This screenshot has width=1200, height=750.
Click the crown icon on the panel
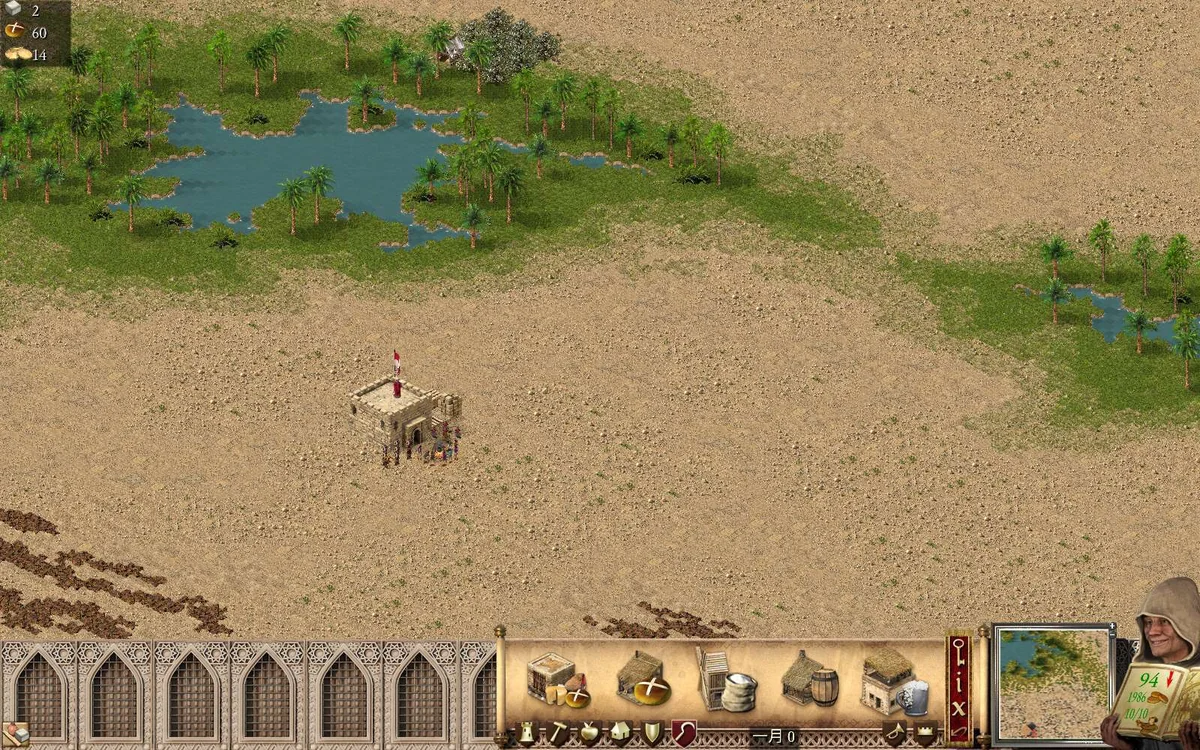[x=925, y=734]
